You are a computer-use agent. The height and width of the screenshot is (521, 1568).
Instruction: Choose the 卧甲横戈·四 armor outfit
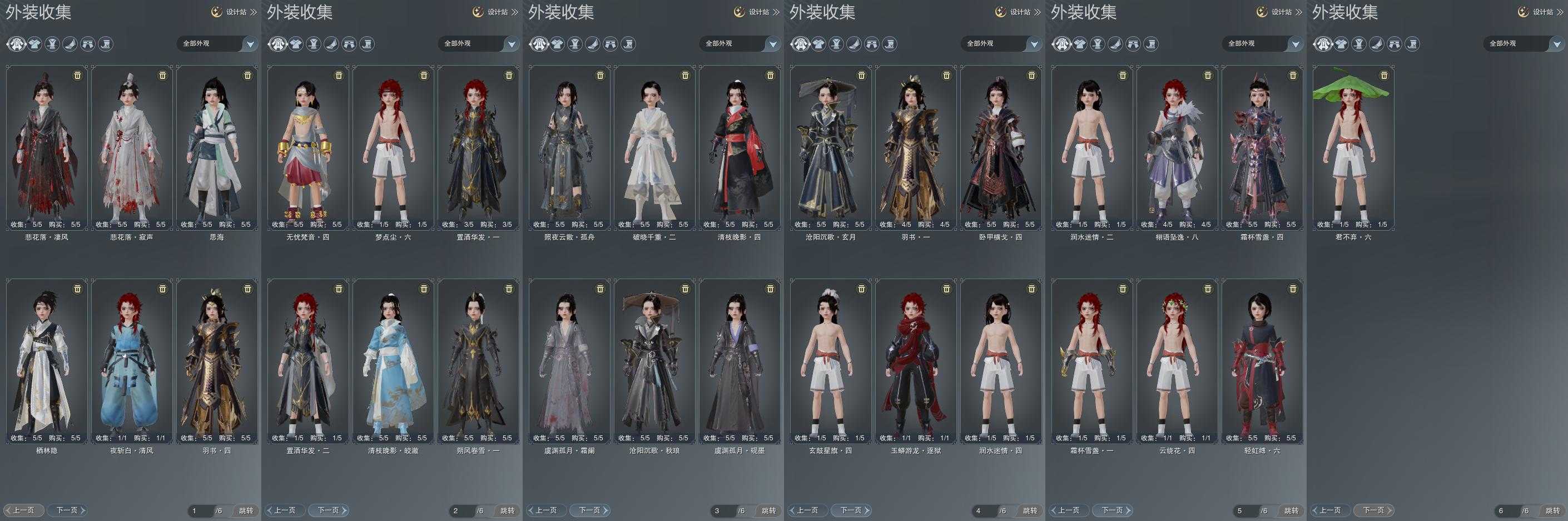click(1001, 146)
